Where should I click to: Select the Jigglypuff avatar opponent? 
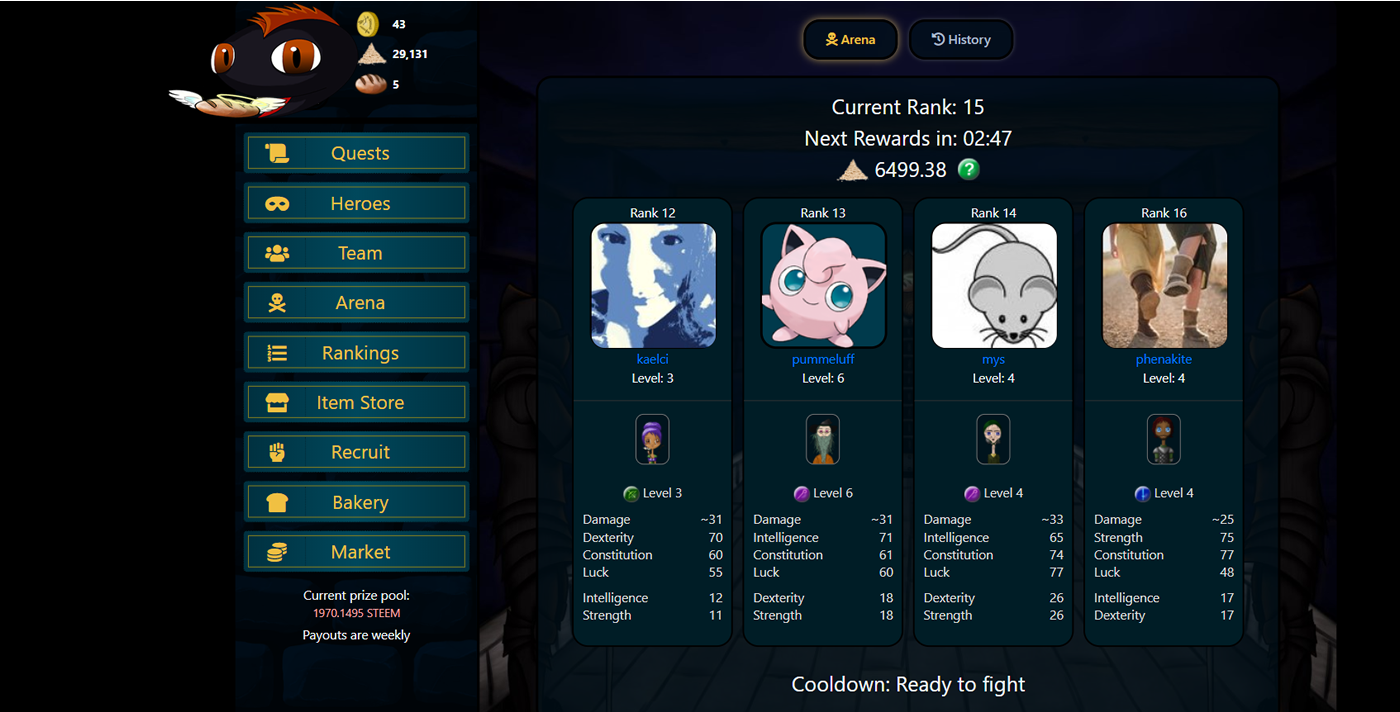(823, 285)
